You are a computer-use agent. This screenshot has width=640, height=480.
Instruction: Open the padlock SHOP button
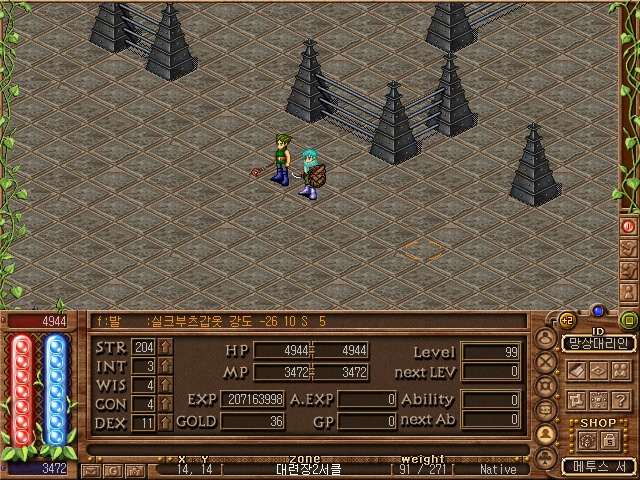click(x=610, y=440)
